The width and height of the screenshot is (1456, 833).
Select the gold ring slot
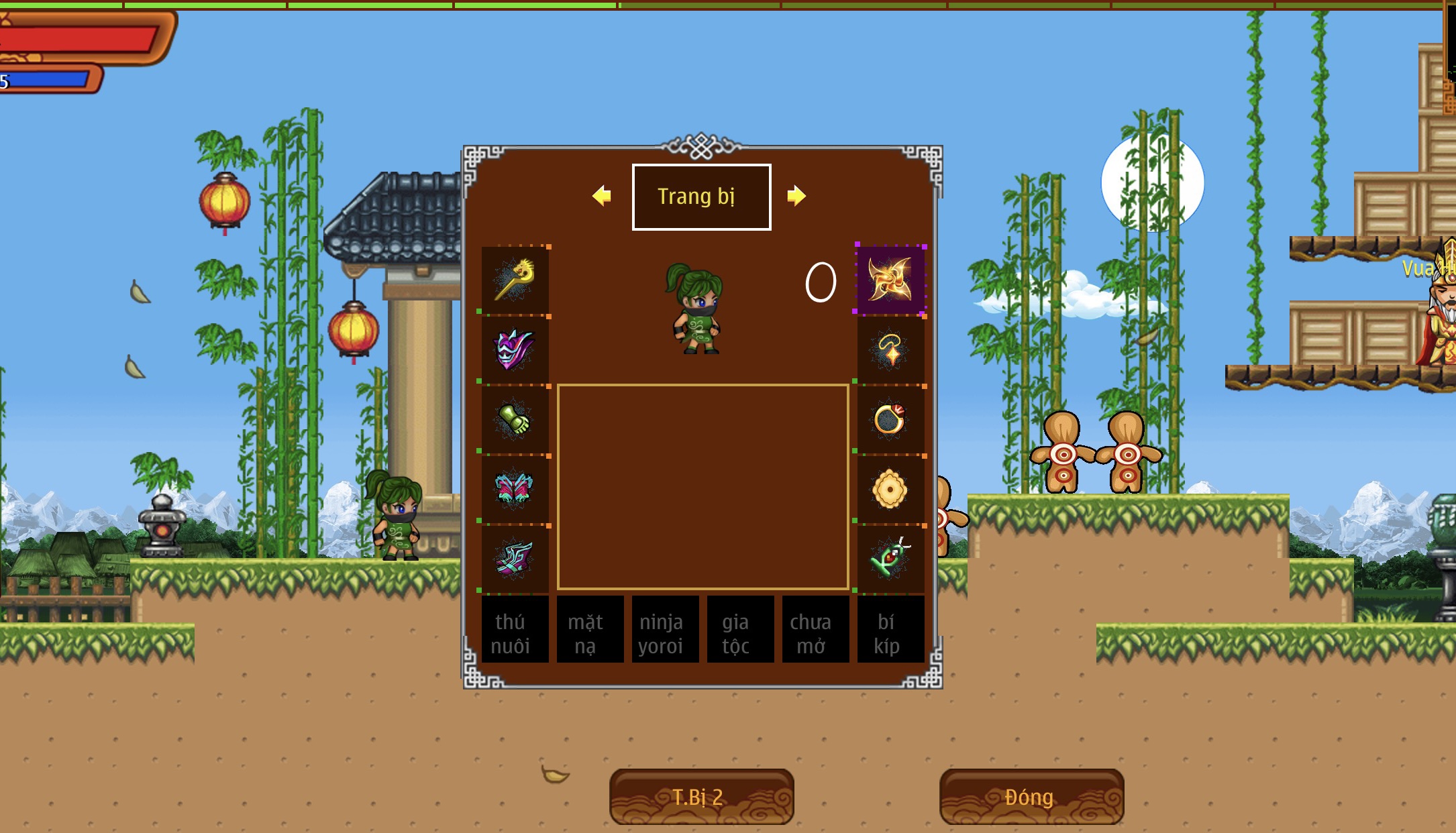tap(890, 420)
